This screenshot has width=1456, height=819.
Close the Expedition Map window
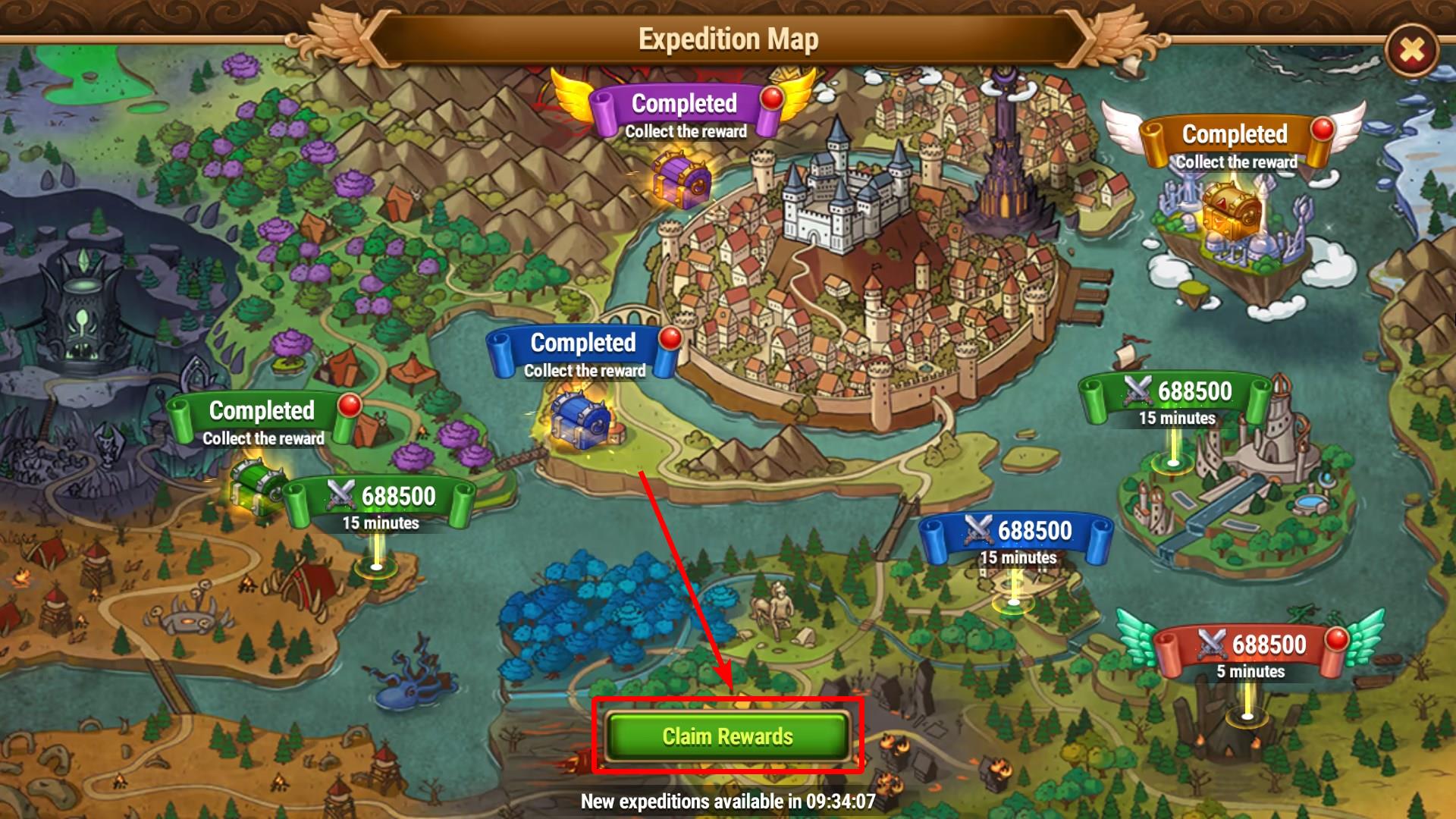coord(1410,51)
